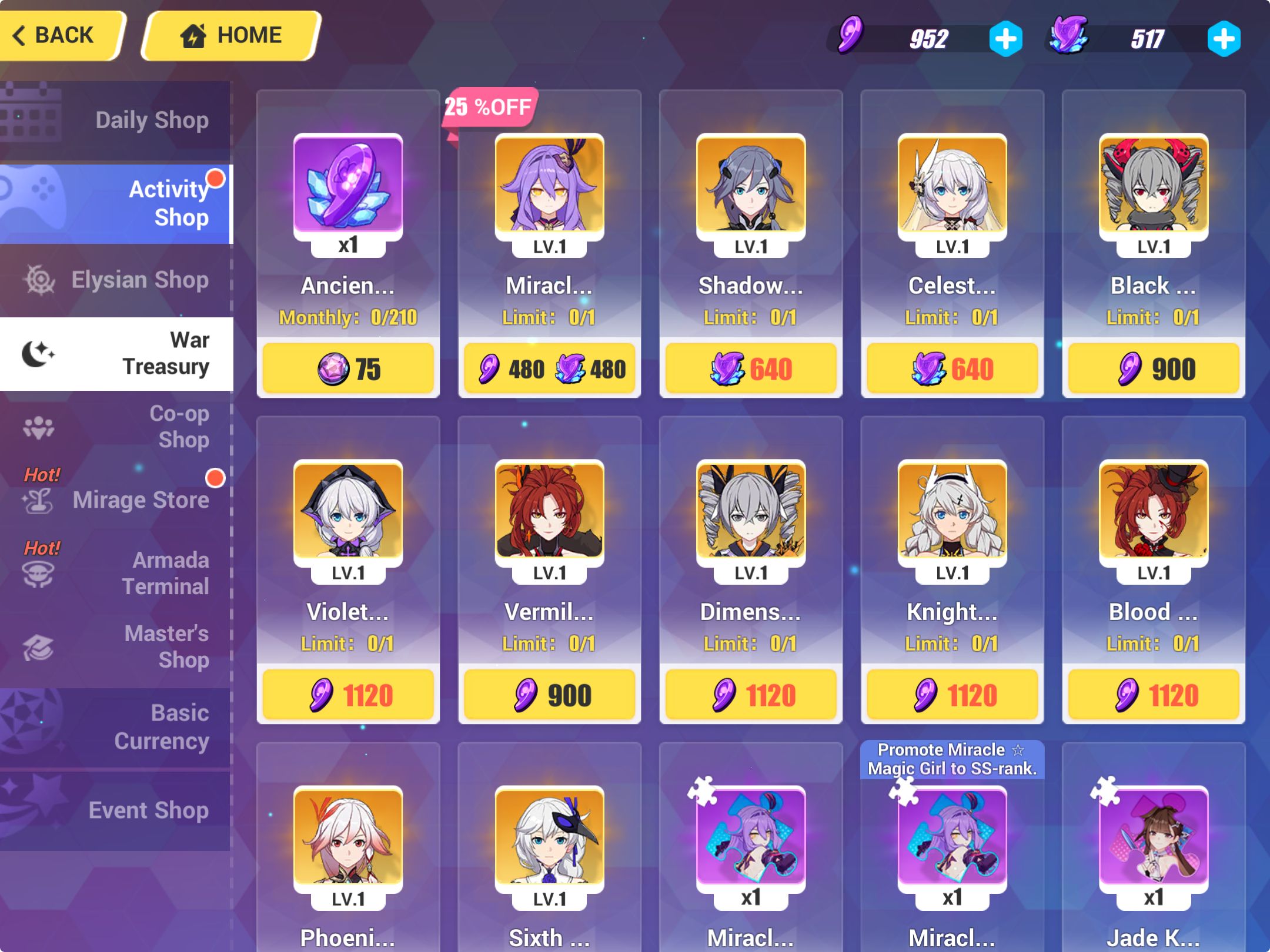Click the Vermilion character portrait
Screen dimensions: 1270x952
(x=549, y=509)
